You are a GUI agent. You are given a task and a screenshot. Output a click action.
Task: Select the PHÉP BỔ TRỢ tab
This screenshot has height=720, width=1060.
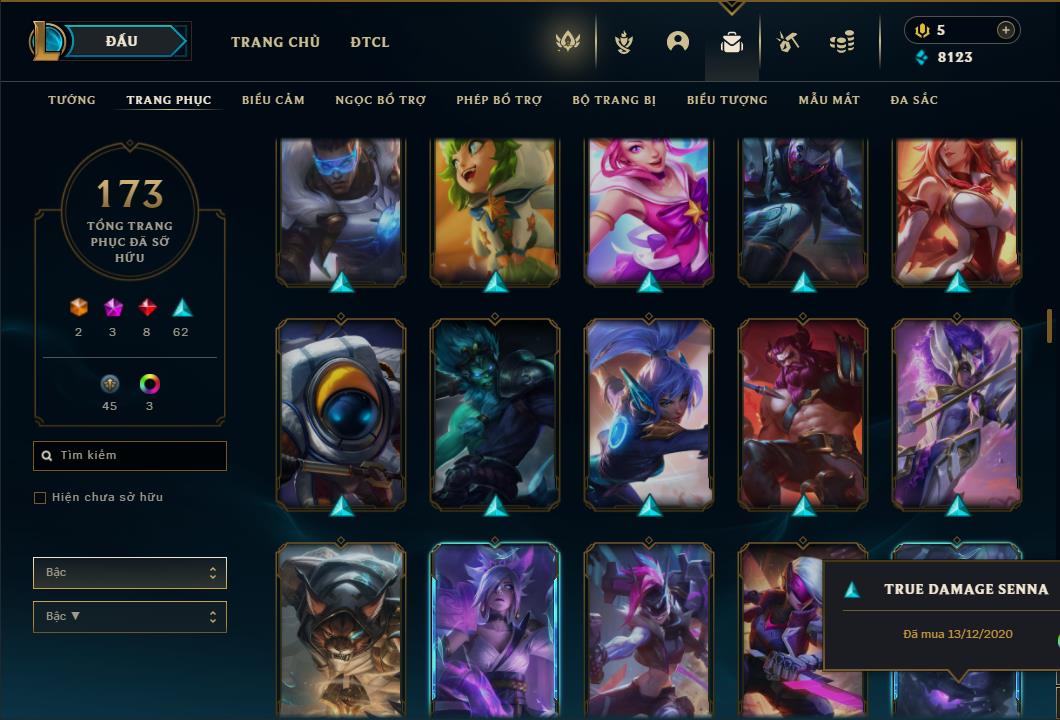click(x=499, y=100)
